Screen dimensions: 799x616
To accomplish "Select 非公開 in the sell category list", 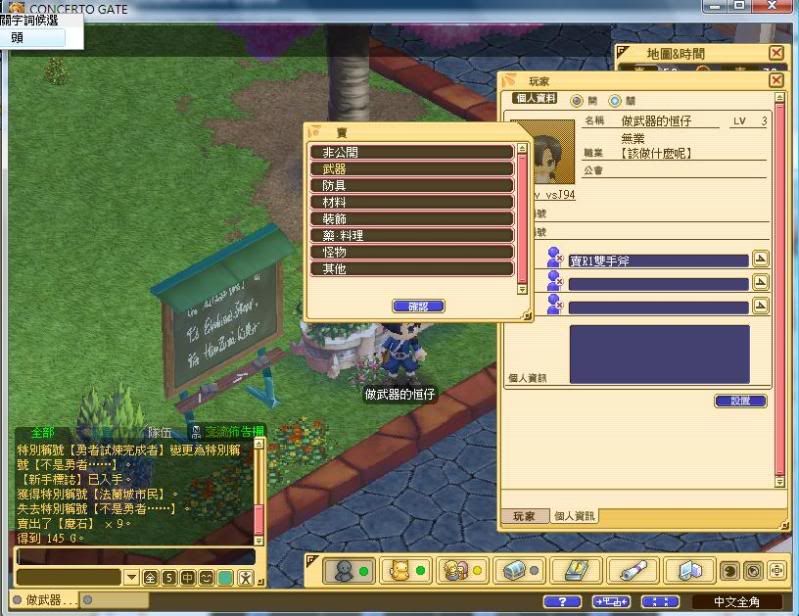I will click(x=412, y=153).
